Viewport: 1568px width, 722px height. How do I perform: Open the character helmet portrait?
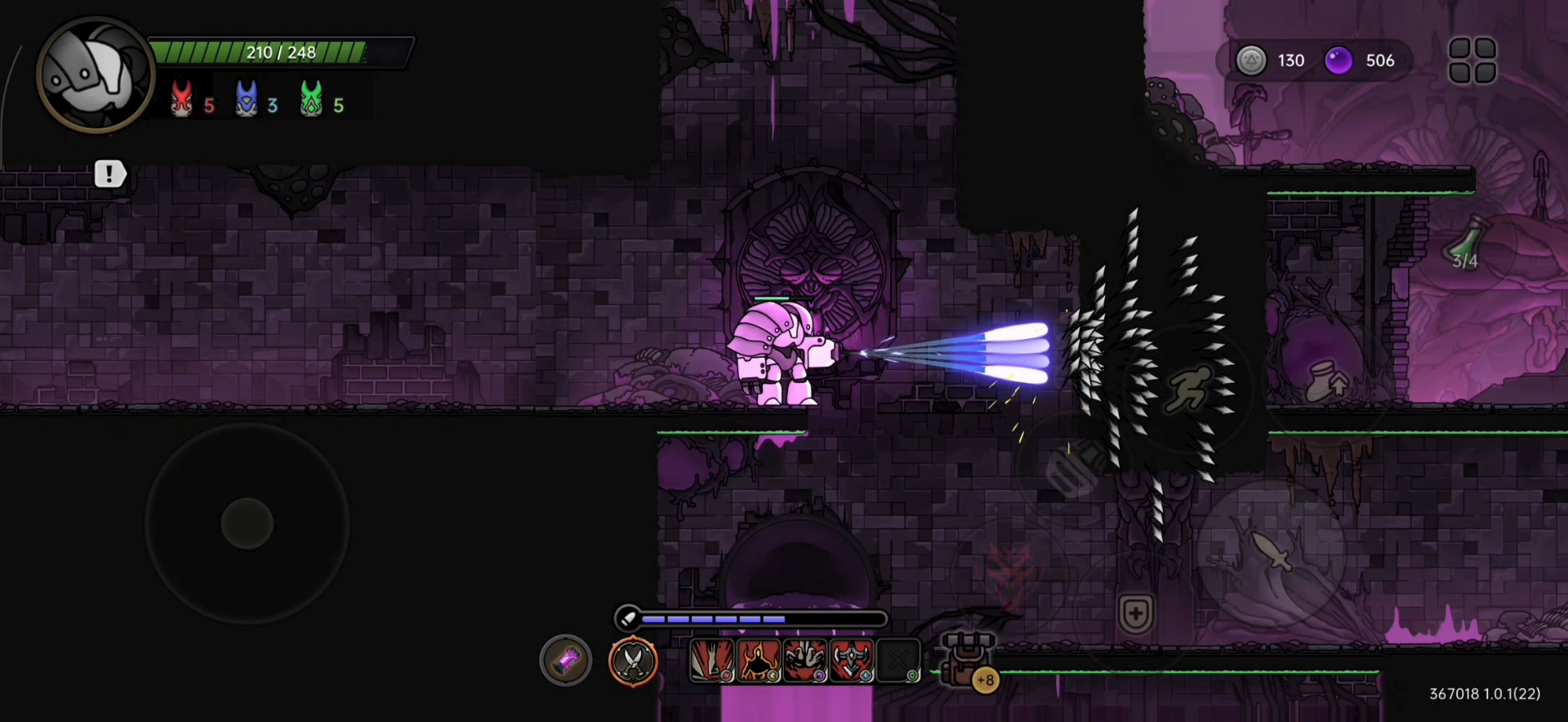point(96,75)
